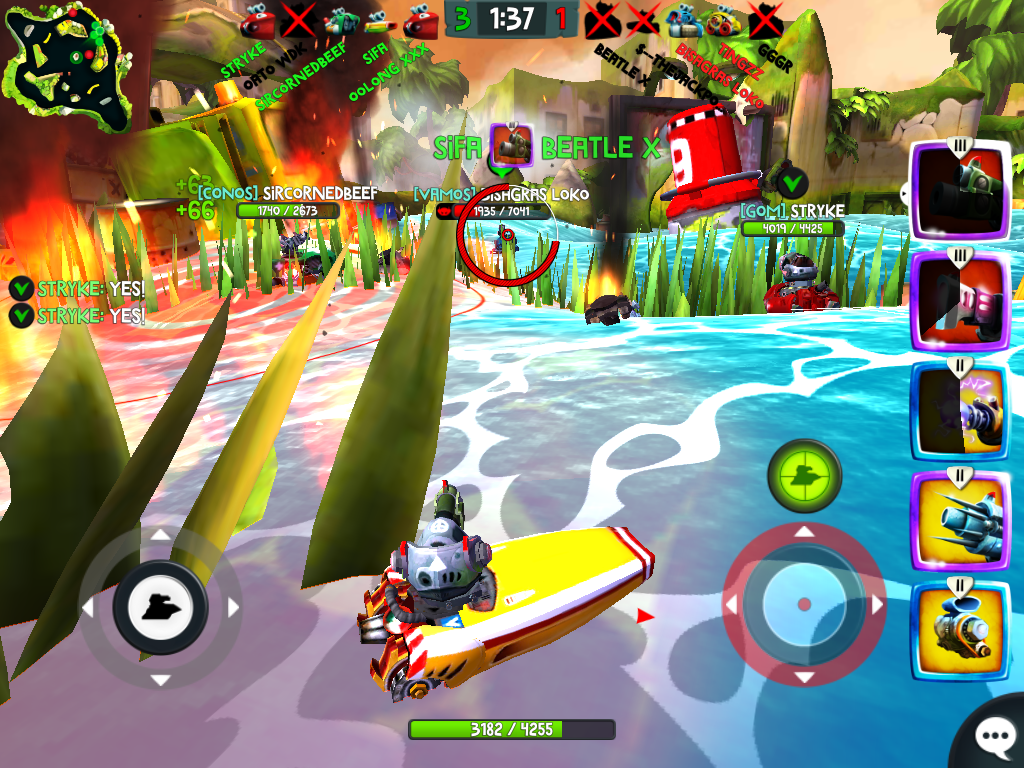The width and height of the screenshot is (1024, 768).
Task: Select the mortar weapon in the top slot
Action: [959, 191]
